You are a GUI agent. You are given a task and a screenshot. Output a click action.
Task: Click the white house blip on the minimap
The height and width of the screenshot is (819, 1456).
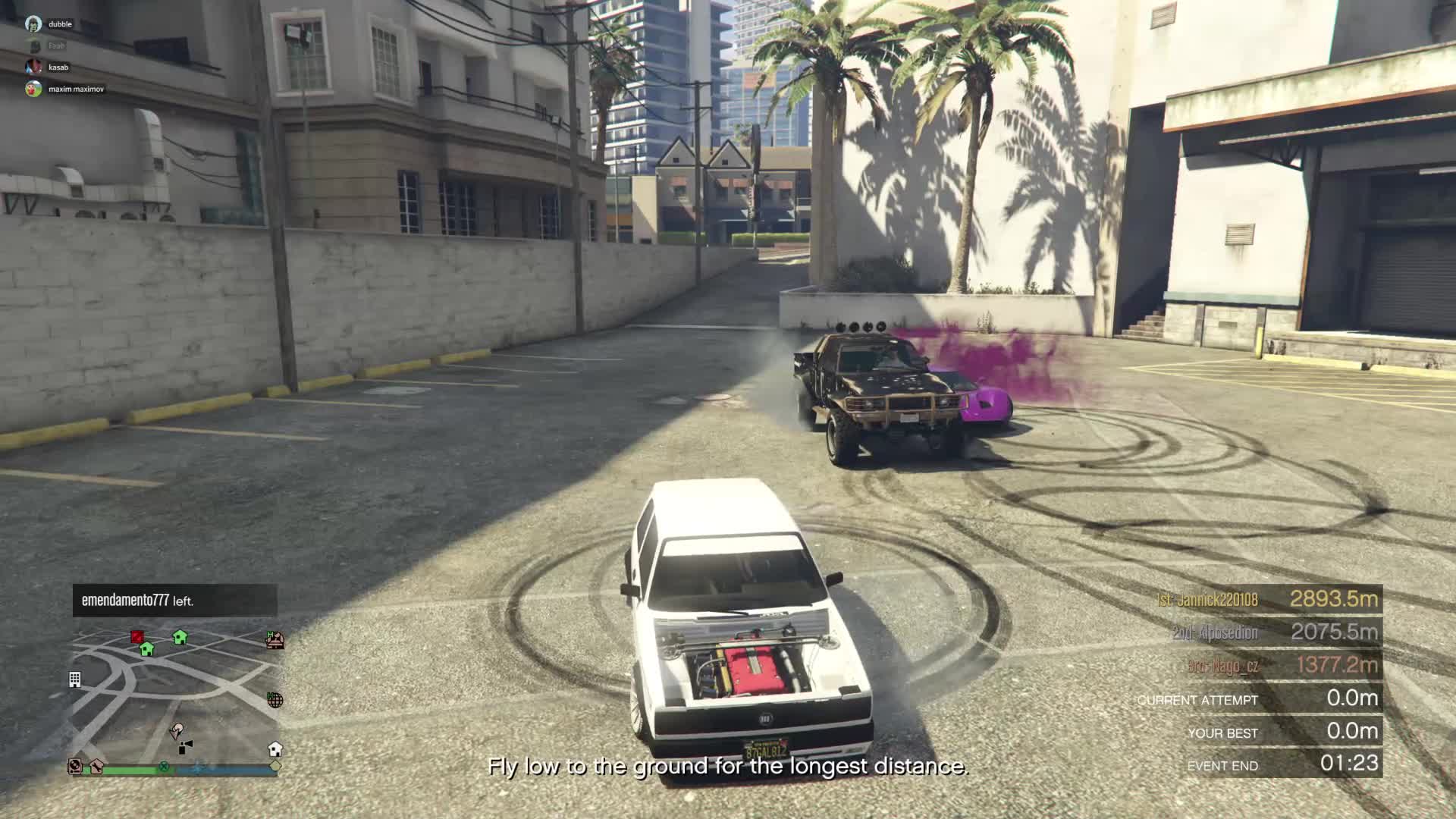point(275,749)
